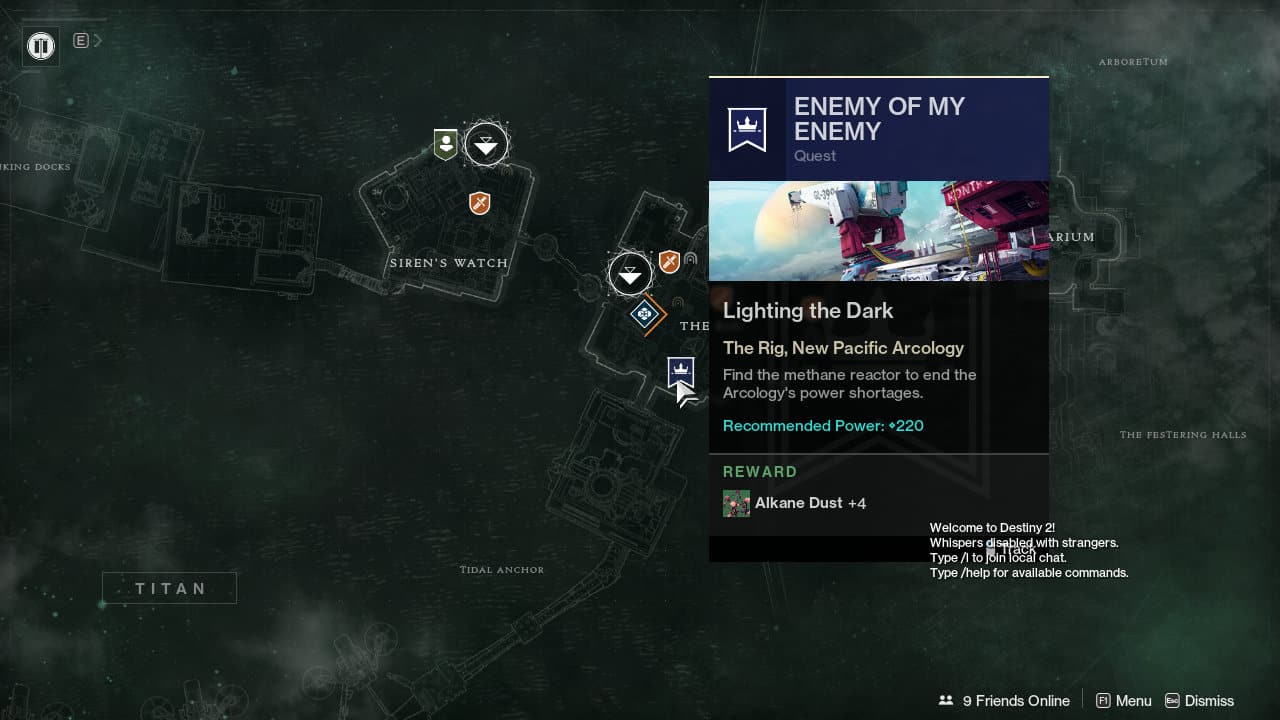The image size is (1280, 720).
Task: Open the blue Lost Sector icon
Action: pos(645,315)
